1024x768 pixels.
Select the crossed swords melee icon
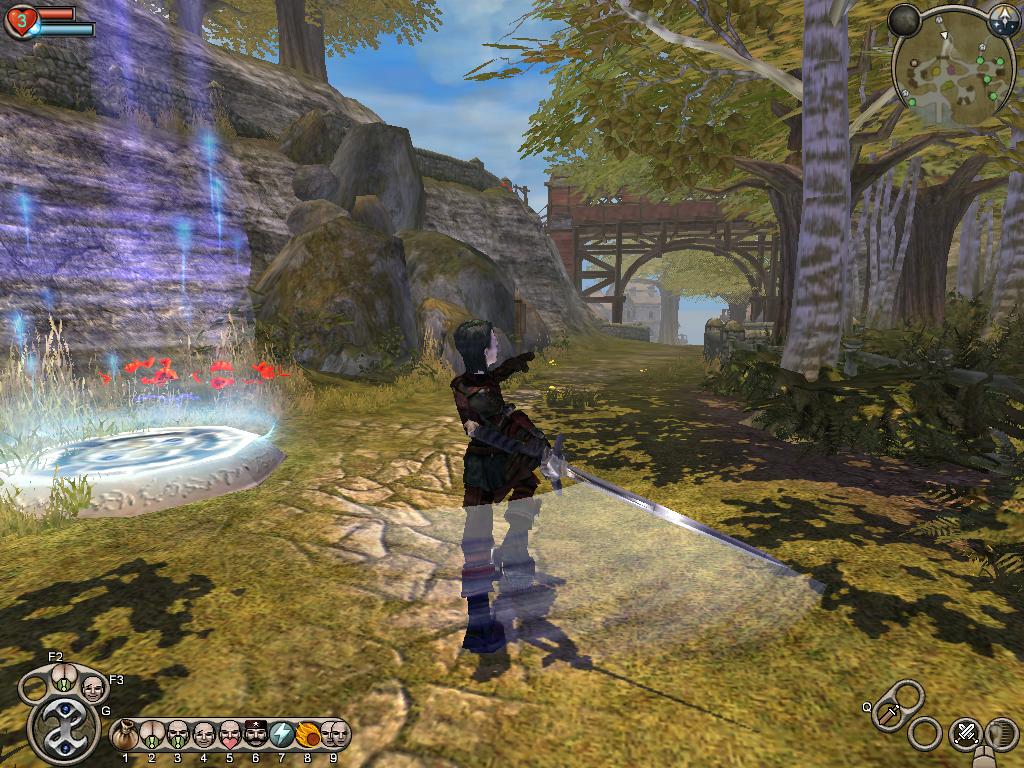(965, 733)
